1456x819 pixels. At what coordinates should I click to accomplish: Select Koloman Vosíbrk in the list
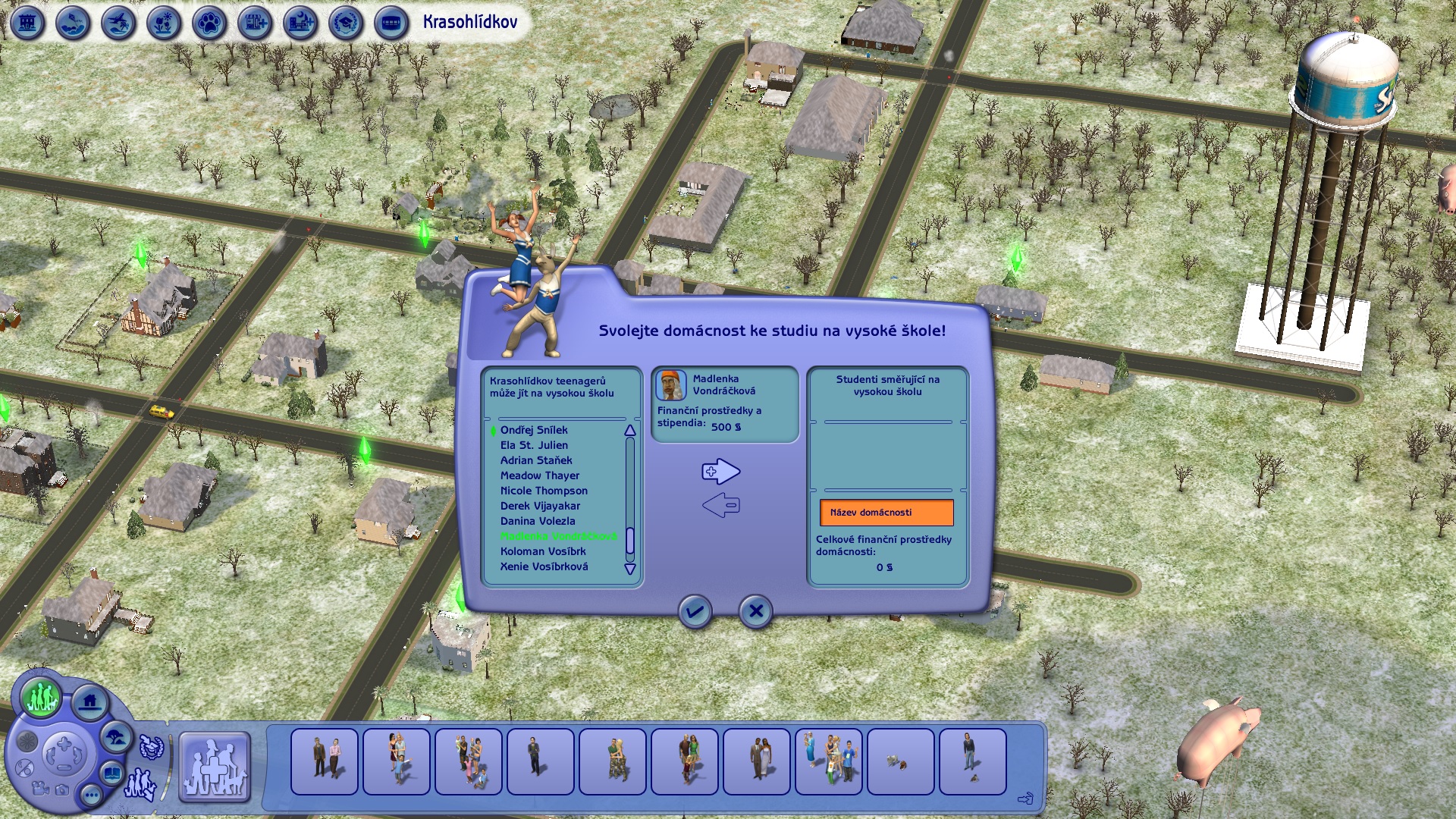[543, 551]
